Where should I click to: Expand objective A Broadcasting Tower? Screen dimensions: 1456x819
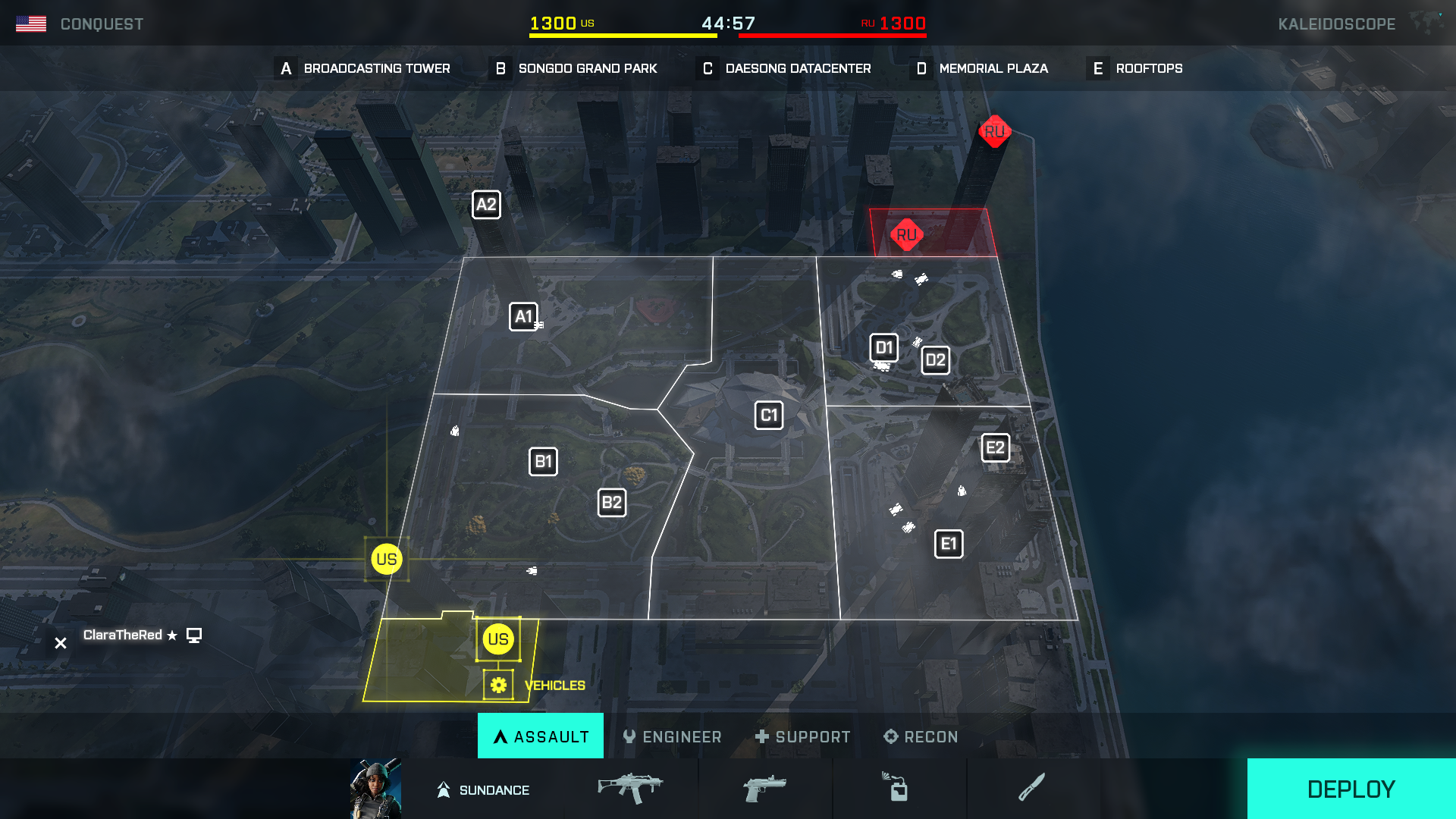click(362, 68)
